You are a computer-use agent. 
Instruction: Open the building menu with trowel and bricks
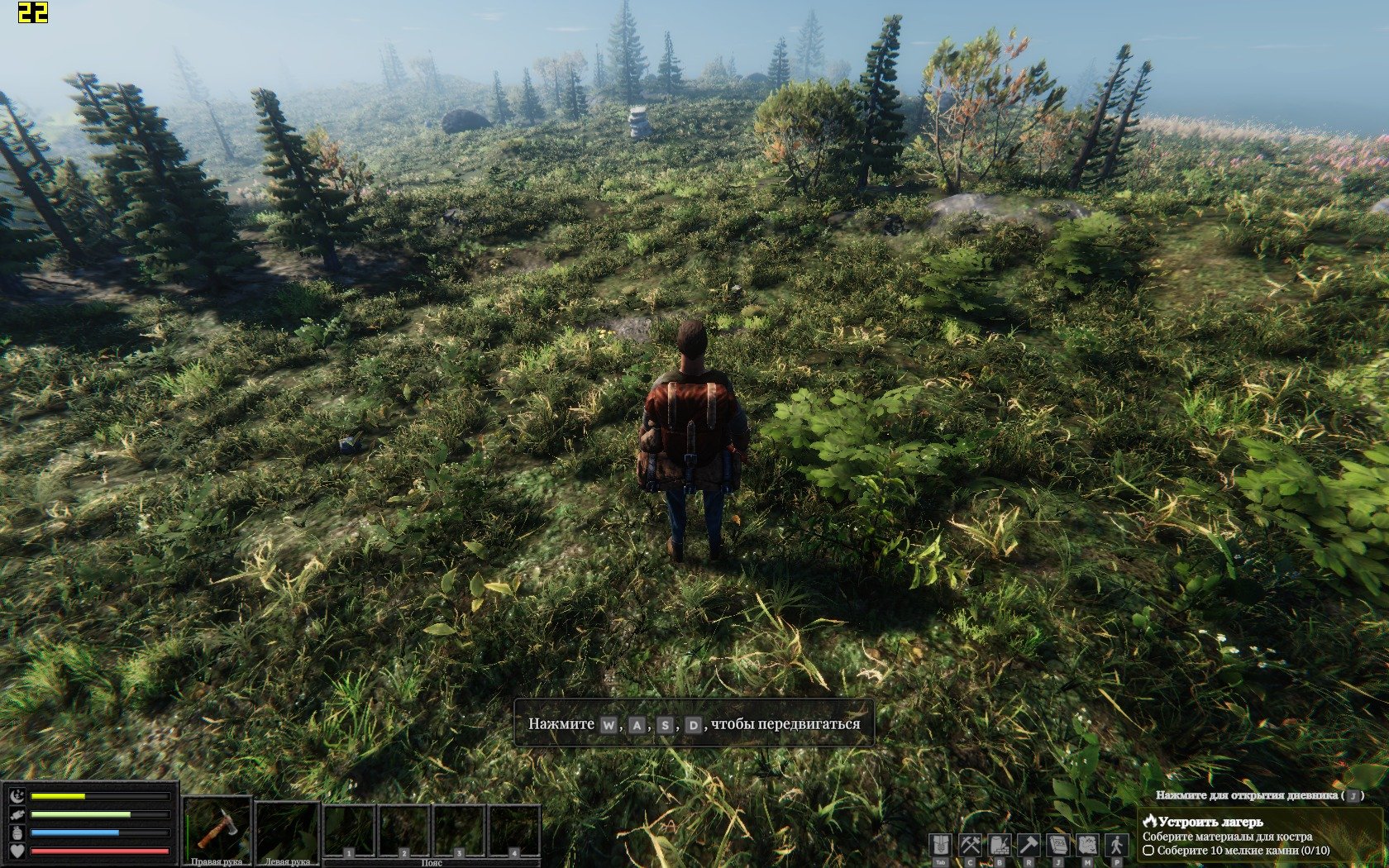tap(1000, 846)
